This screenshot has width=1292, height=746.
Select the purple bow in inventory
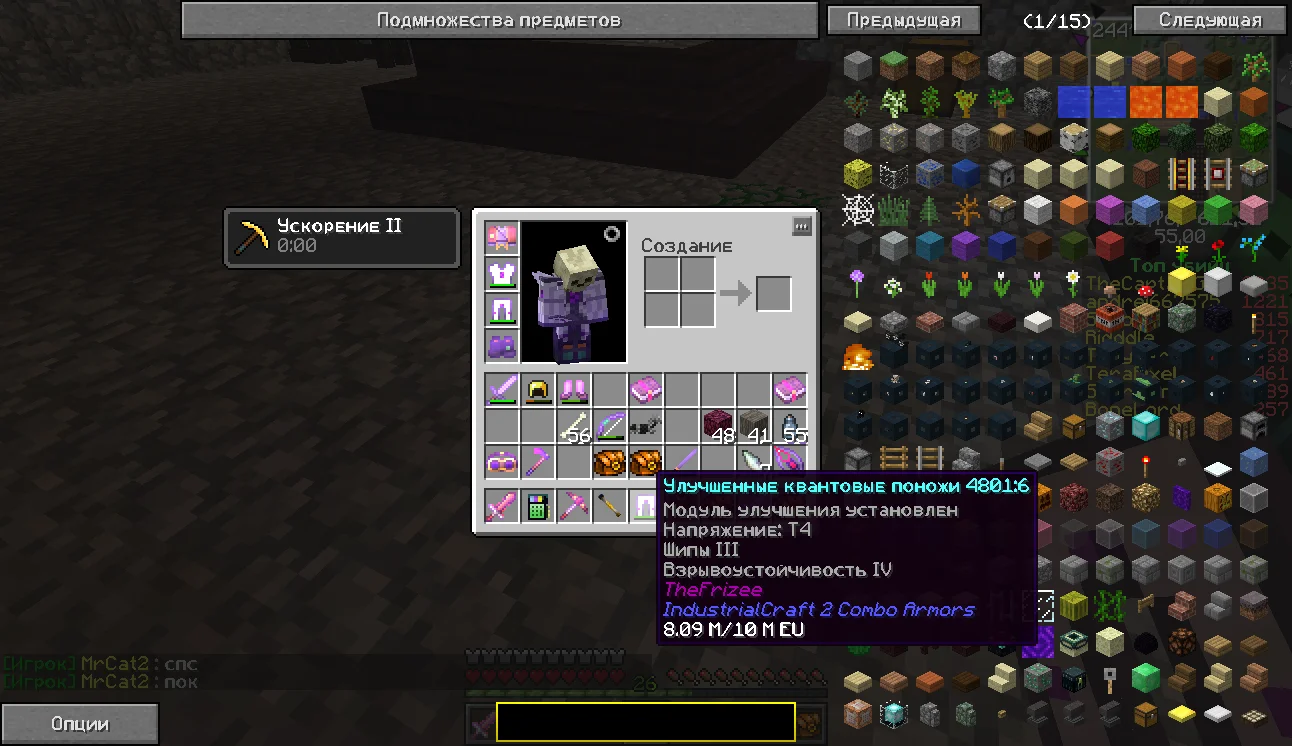click(x=610, y=427)
